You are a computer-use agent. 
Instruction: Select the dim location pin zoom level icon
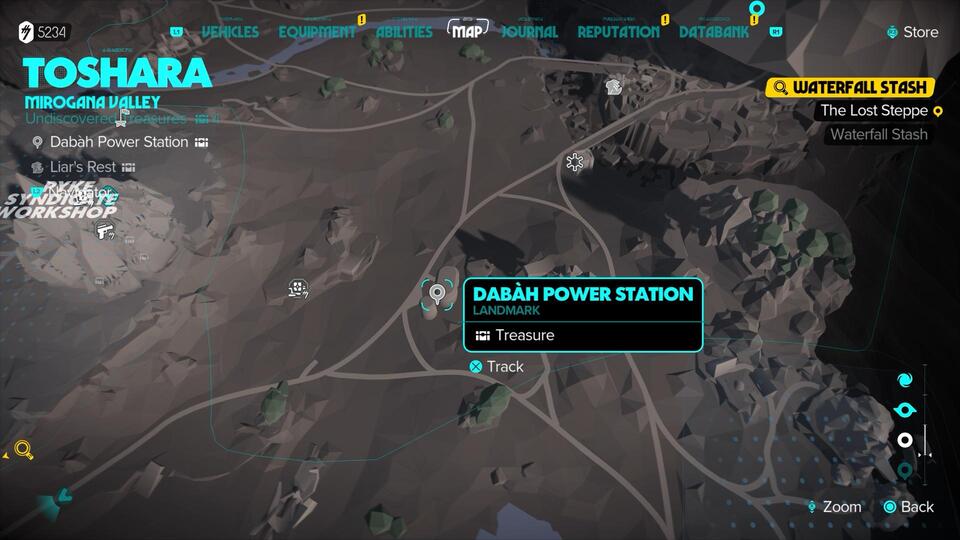905,470
